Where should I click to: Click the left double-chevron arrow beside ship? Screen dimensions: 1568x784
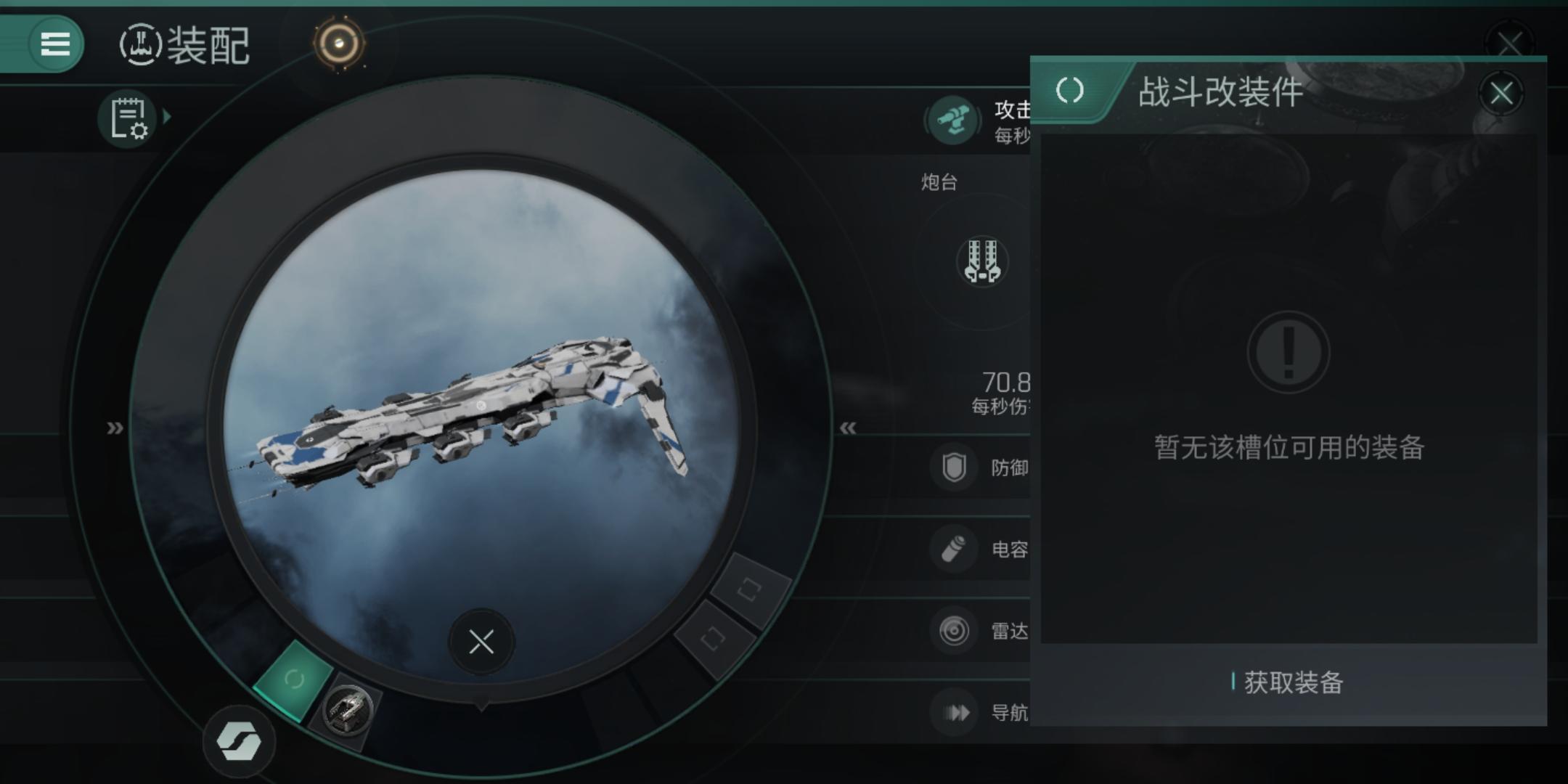coord(115,428)
